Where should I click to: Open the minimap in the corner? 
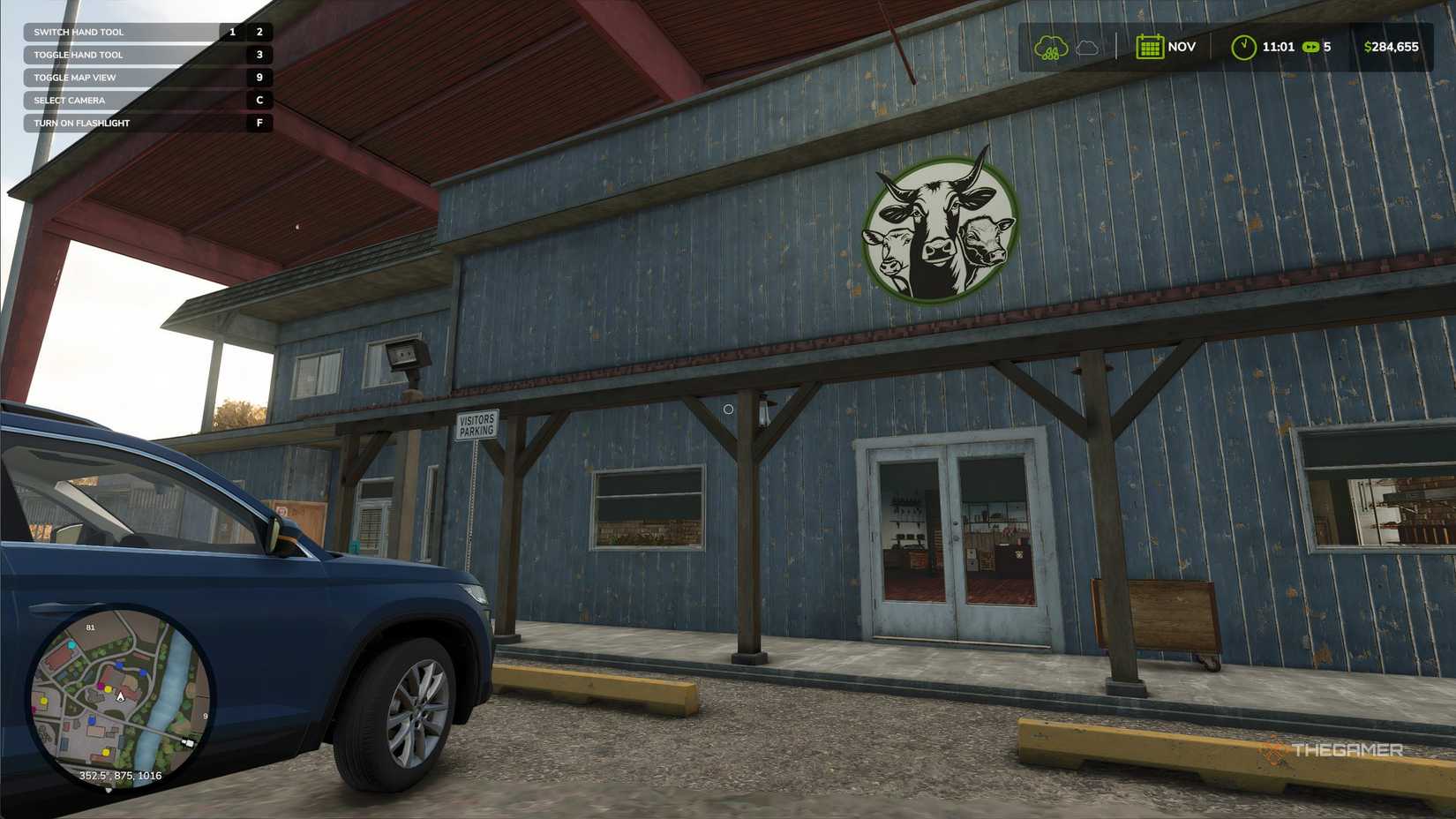coord(117,697)
